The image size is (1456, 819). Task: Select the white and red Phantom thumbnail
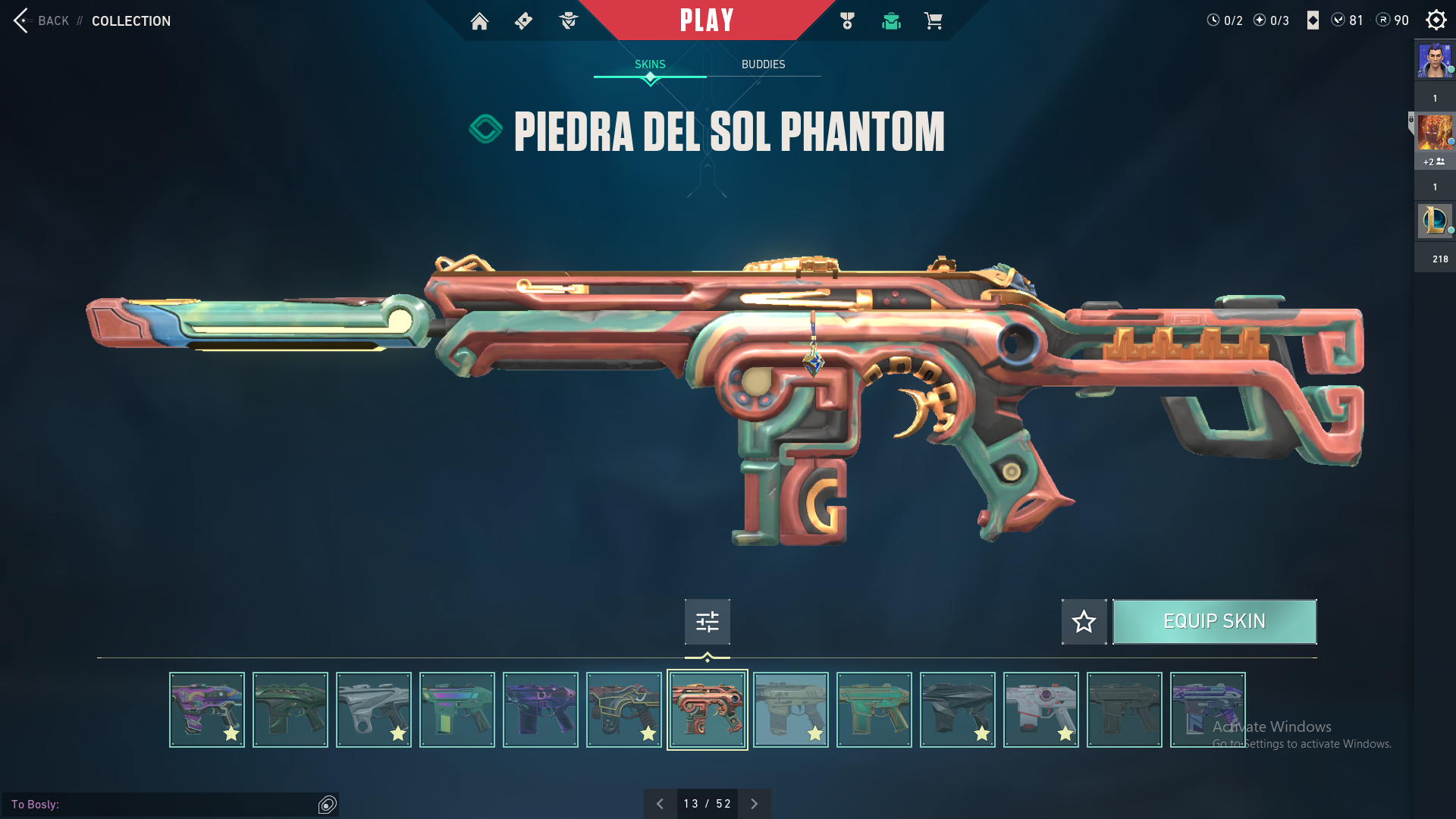click(1040, 710)
